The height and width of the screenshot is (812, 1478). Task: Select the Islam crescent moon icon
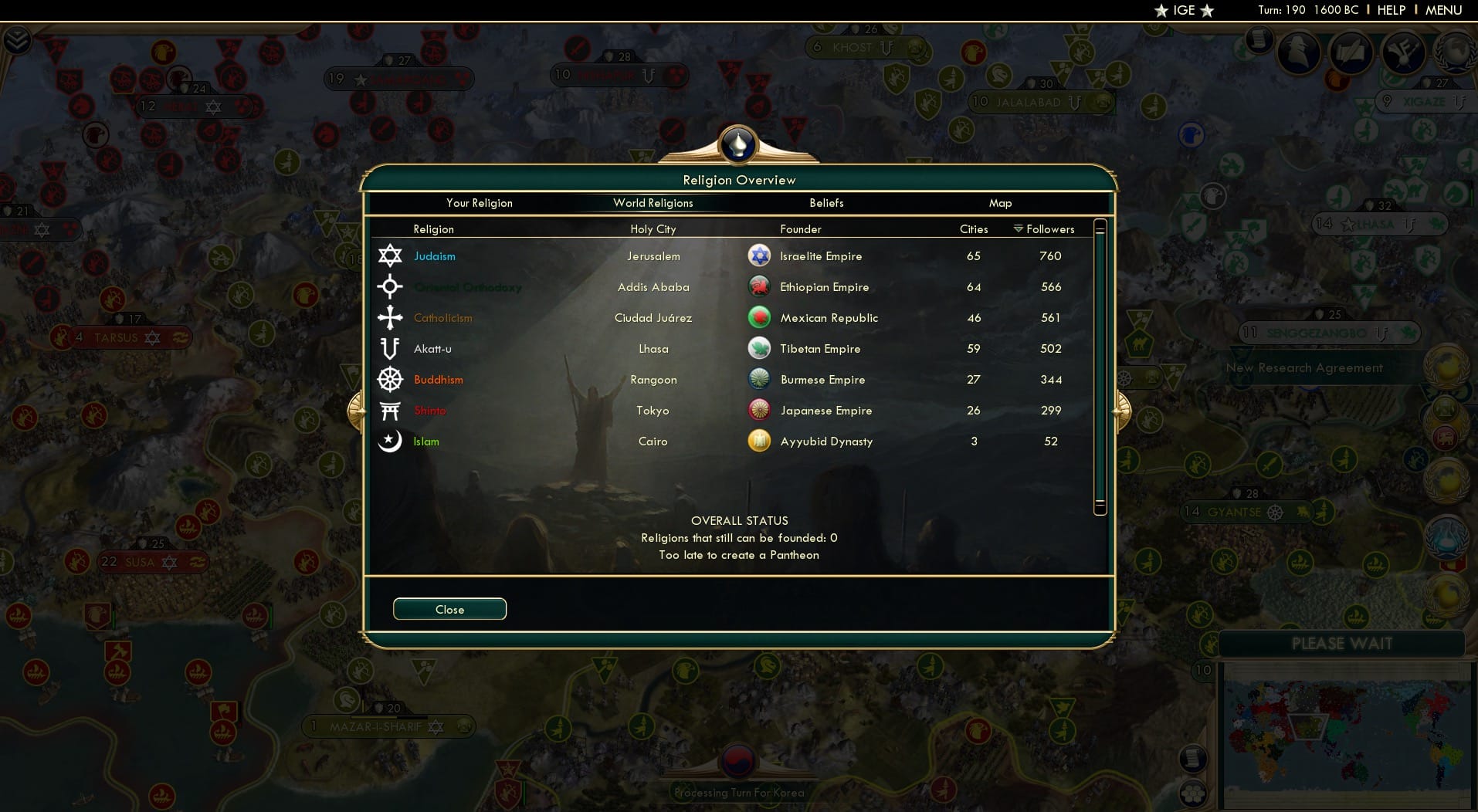click(390, 441)
